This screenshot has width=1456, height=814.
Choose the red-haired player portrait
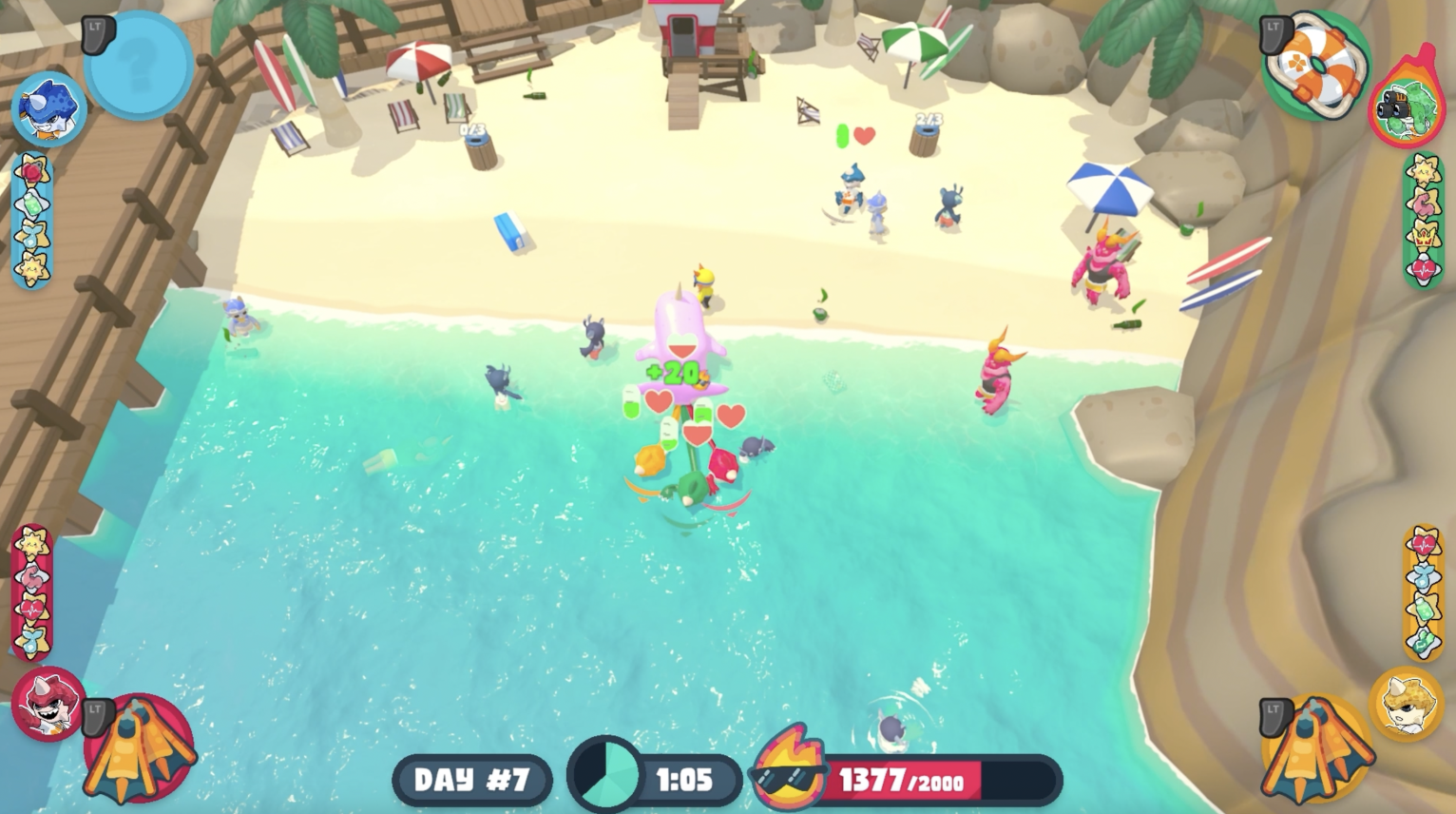click(x=48, y=704)
